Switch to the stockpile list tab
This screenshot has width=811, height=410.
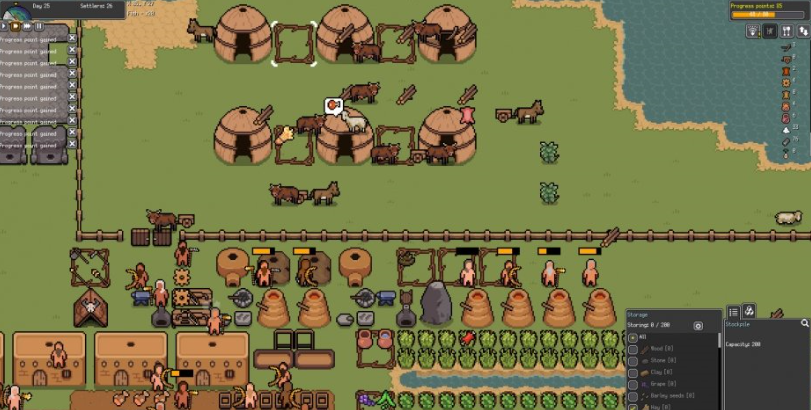[733, 312]
